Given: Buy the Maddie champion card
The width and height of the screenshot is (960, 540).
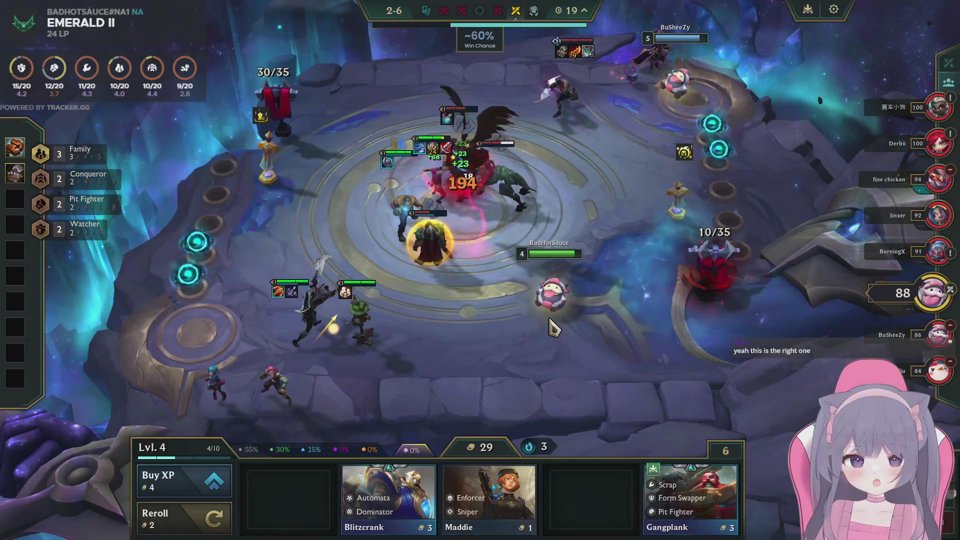Looking at the screenshot, I should (489, 498).
